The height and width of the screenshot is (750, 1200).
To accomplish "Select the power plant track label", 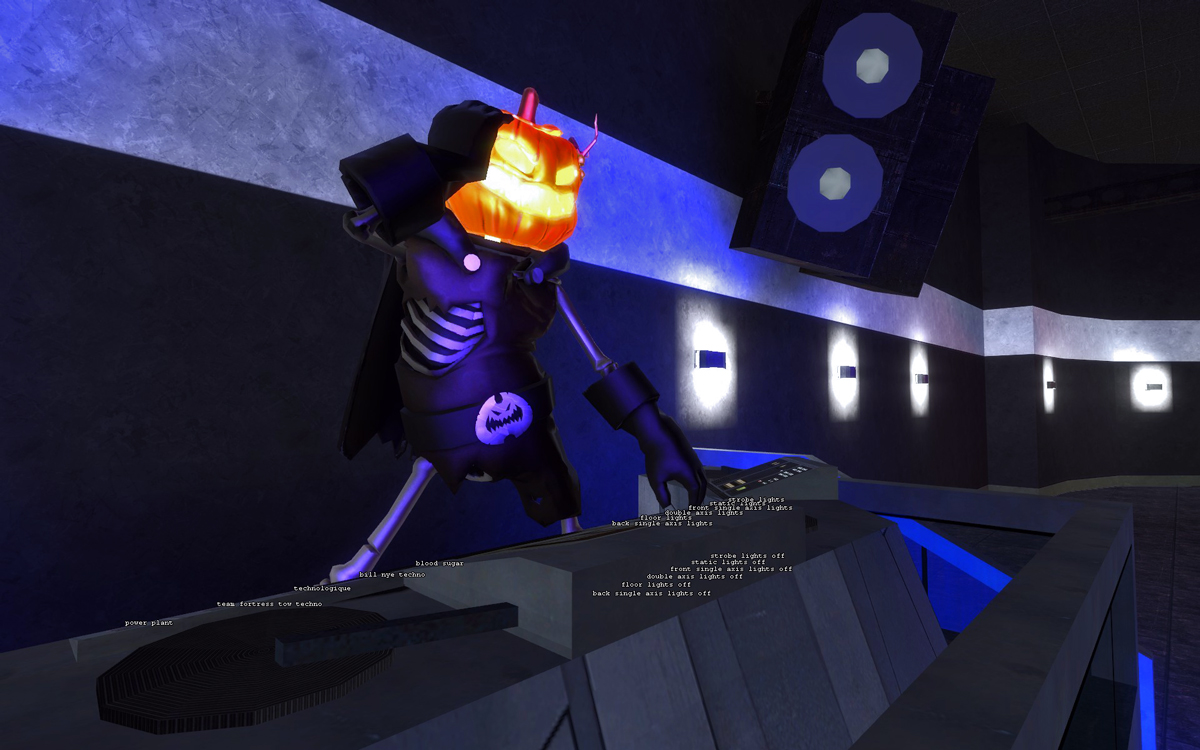I will (149, 623).
